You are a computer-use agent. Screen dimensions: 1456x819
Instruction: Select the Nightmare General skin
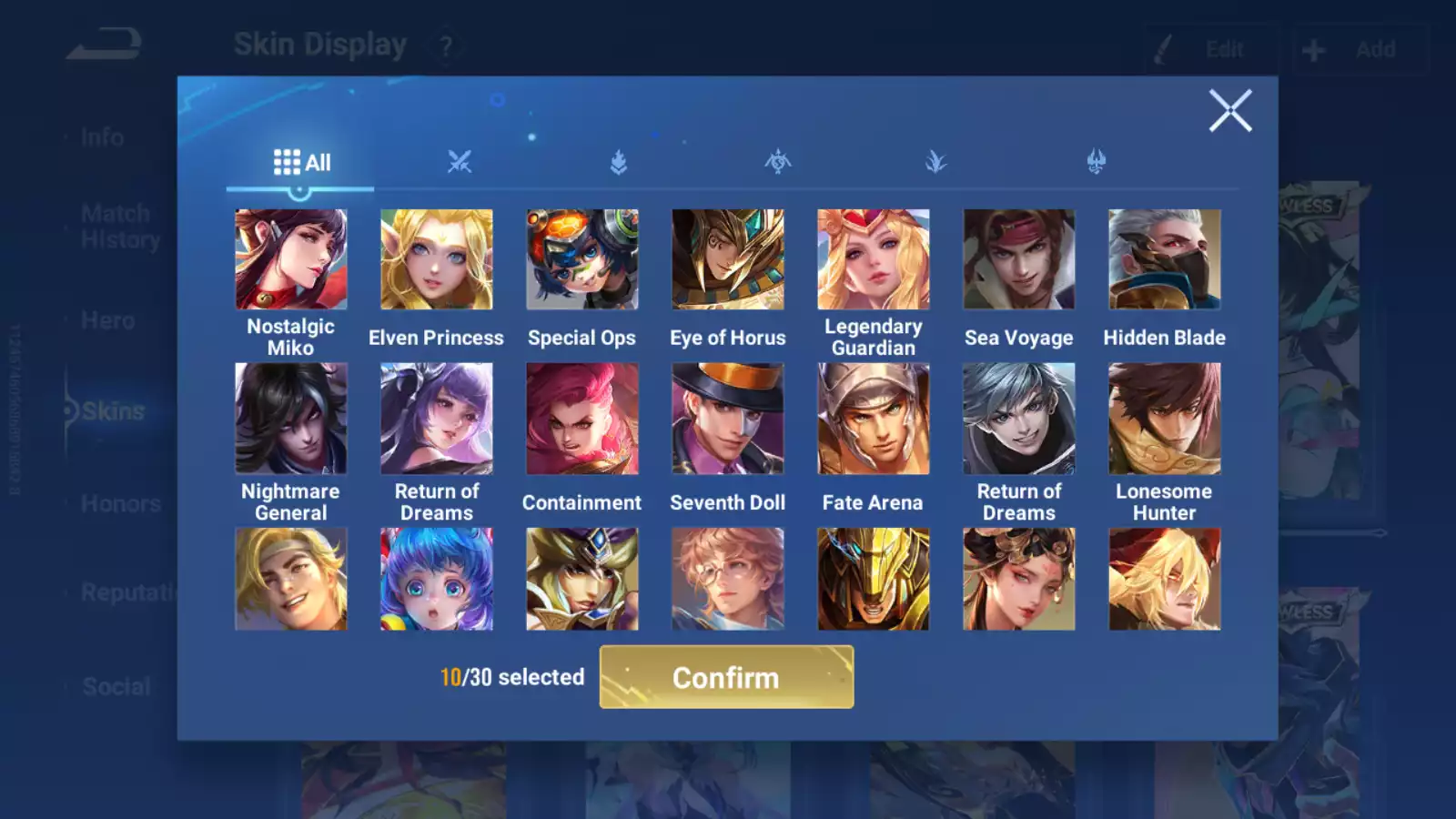[291, 419]
